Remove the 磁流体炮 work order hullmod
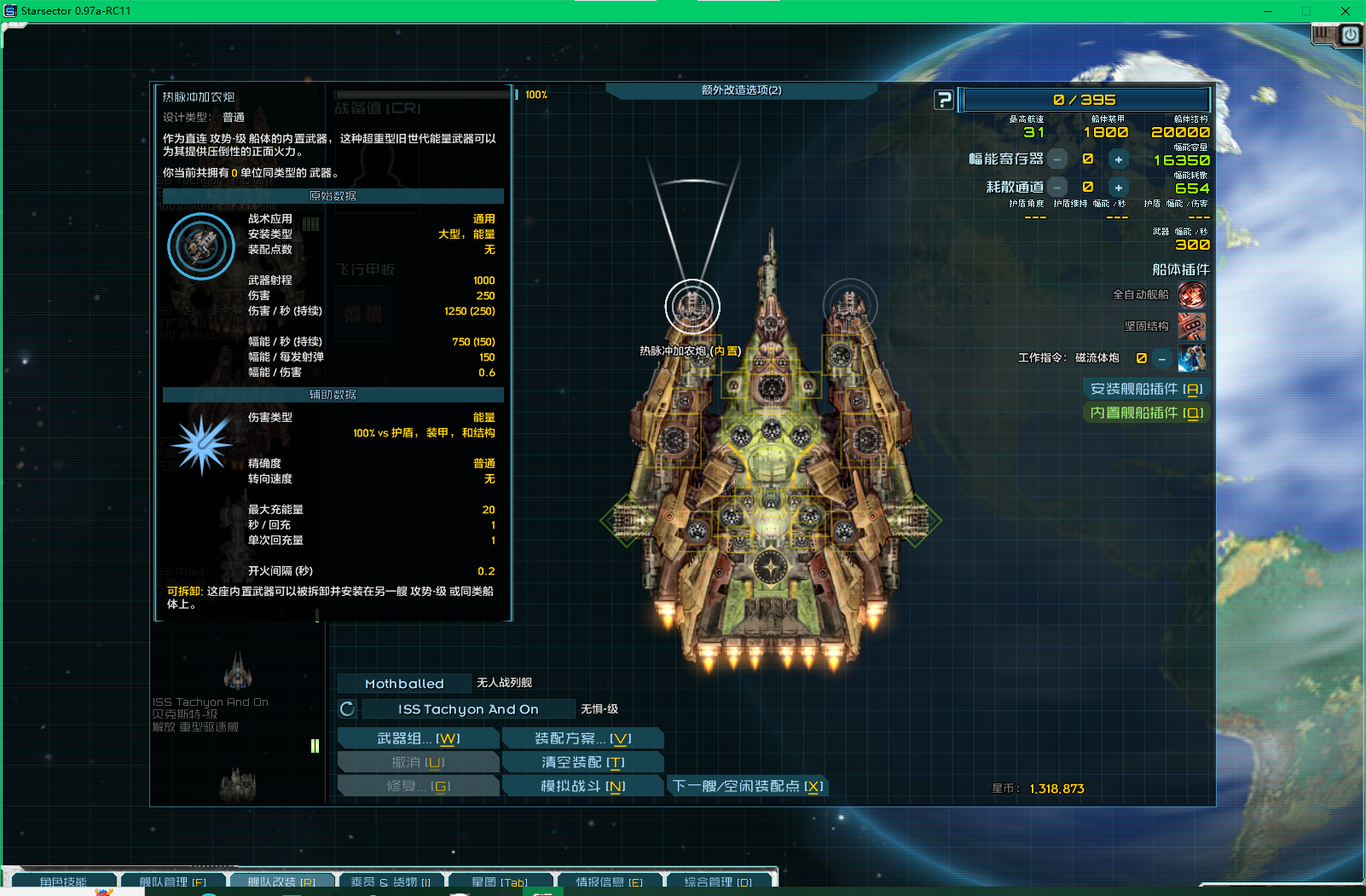The width and height of the screenshot is (1366, 896). (1161, 359)
